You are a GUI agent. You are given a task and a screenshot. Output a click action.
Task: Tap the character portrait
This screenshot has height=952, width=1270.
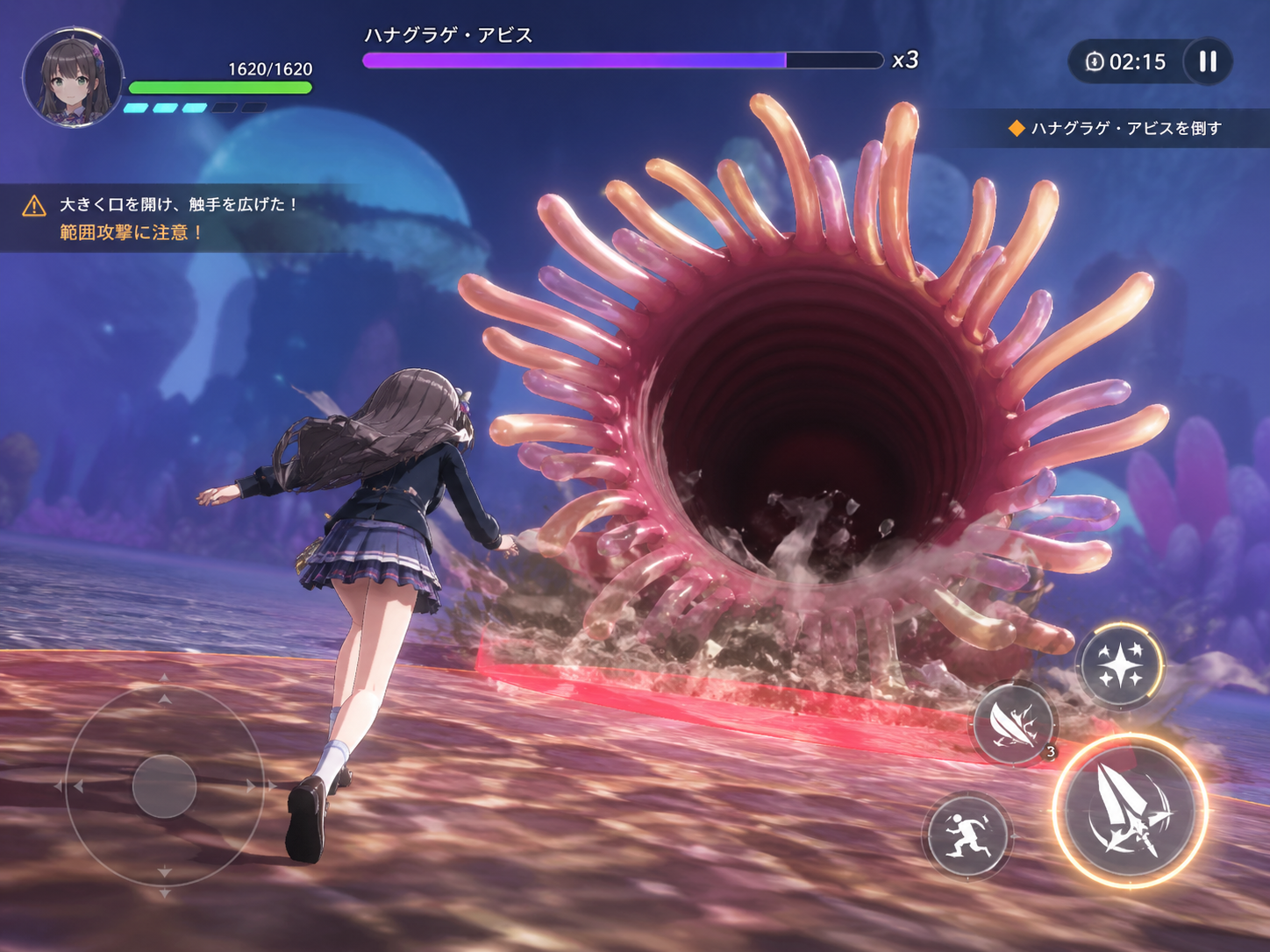[x=73, y=78]
